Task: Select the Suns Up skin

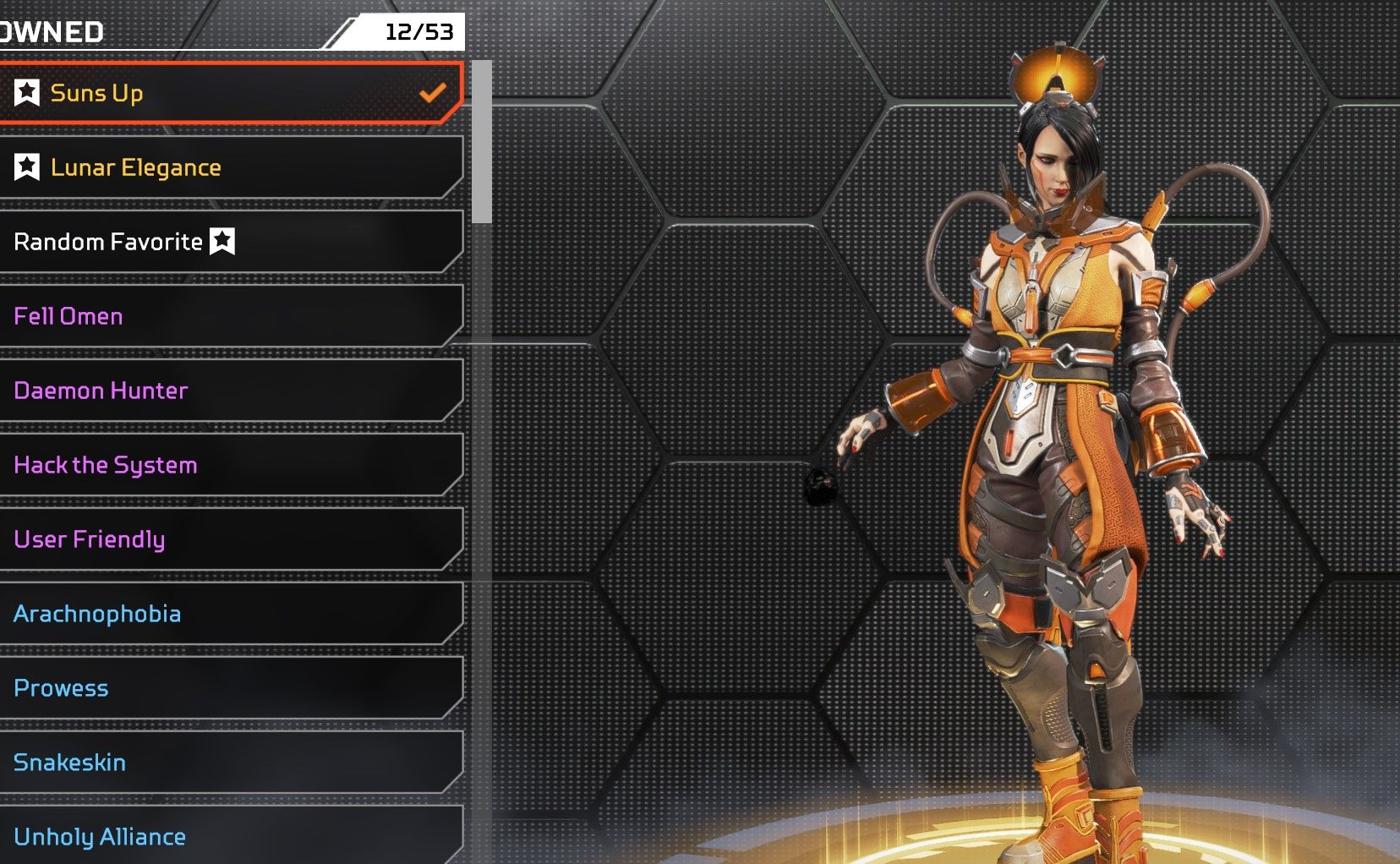Action: pyautogui.click(x=228, y=93)
